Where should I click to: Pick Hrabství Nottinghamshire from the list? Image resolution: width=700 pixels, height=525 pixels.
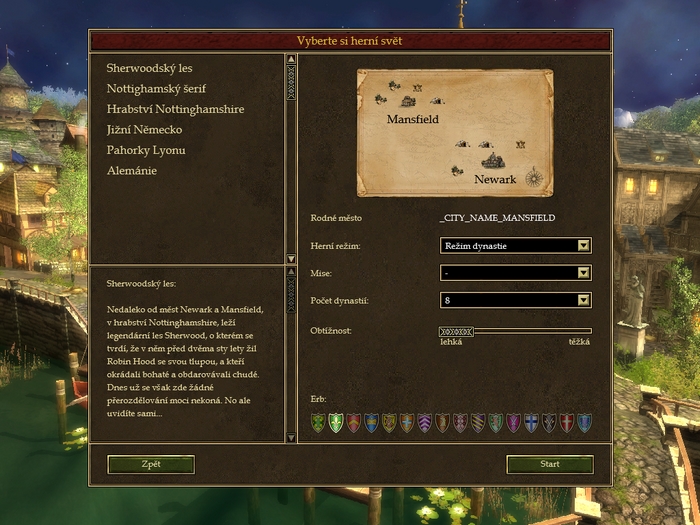(175, 109)
